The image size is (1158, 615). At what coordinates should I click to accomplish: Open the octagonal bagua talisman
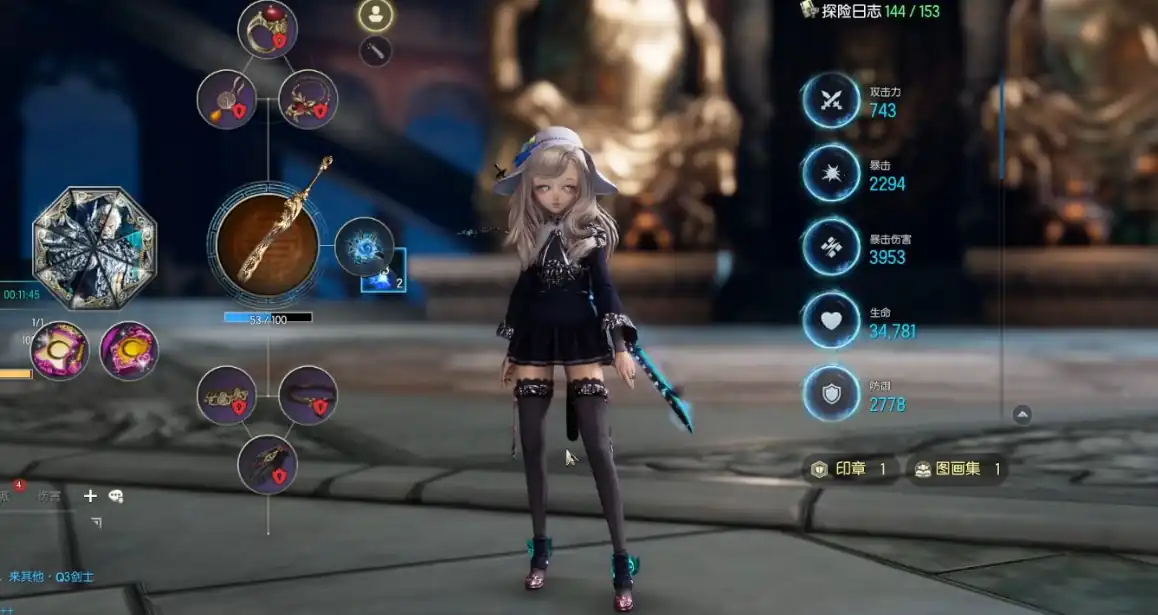point(94,248)
